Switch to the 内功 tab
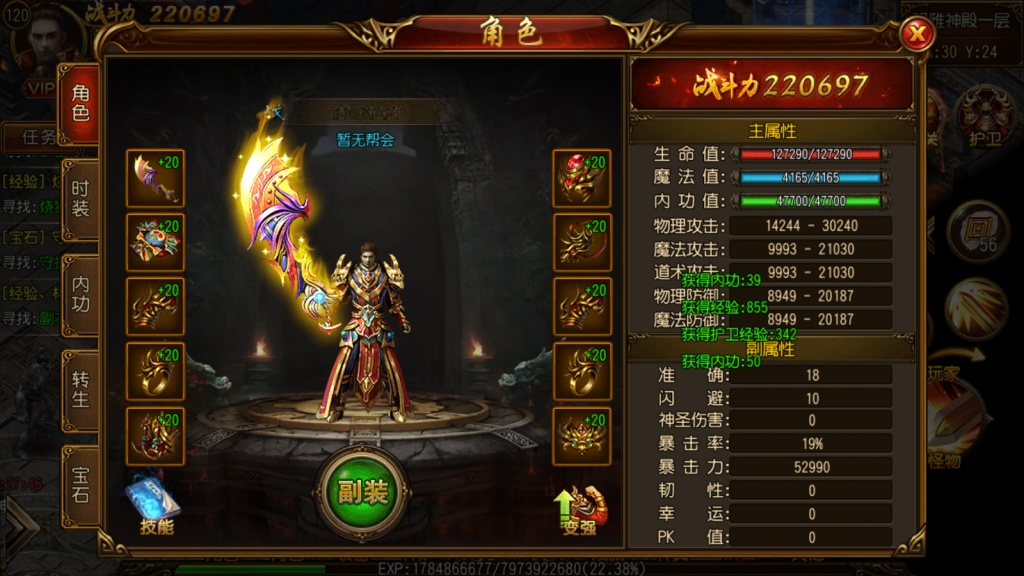1024x576 pixels. pos(79,295)
